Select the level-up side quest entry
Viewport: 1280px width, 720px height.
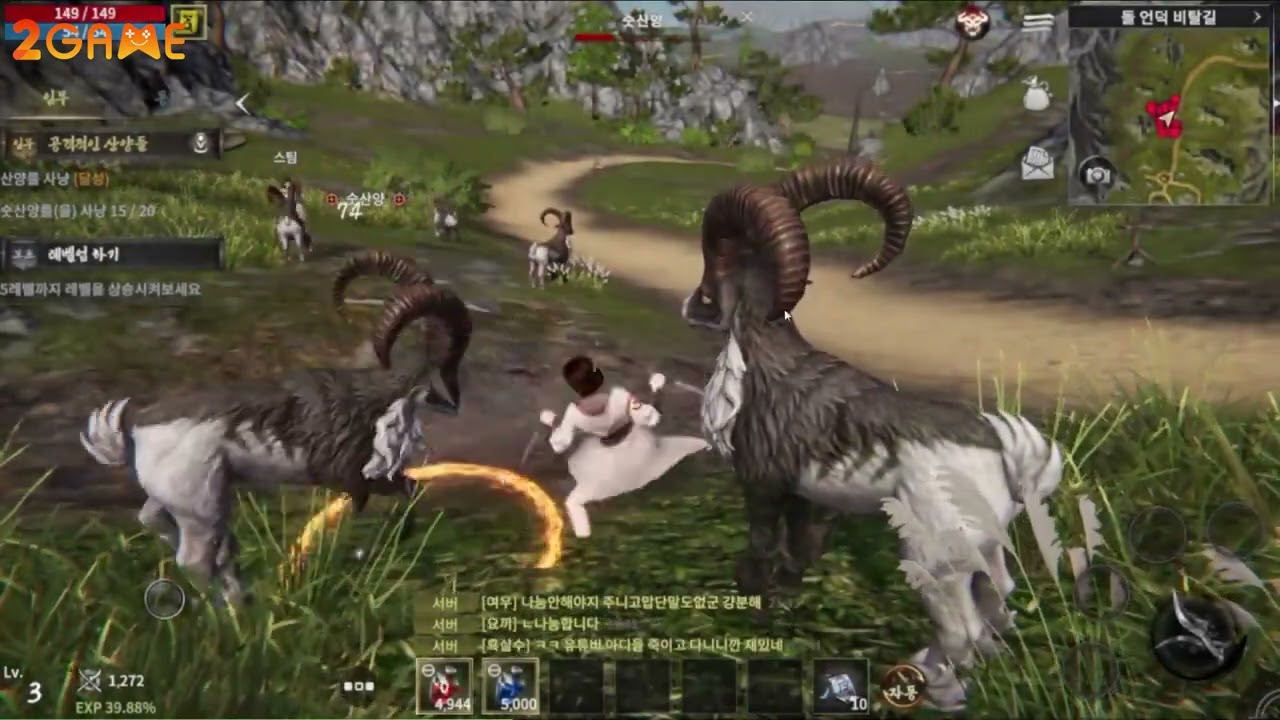[110, 255]
